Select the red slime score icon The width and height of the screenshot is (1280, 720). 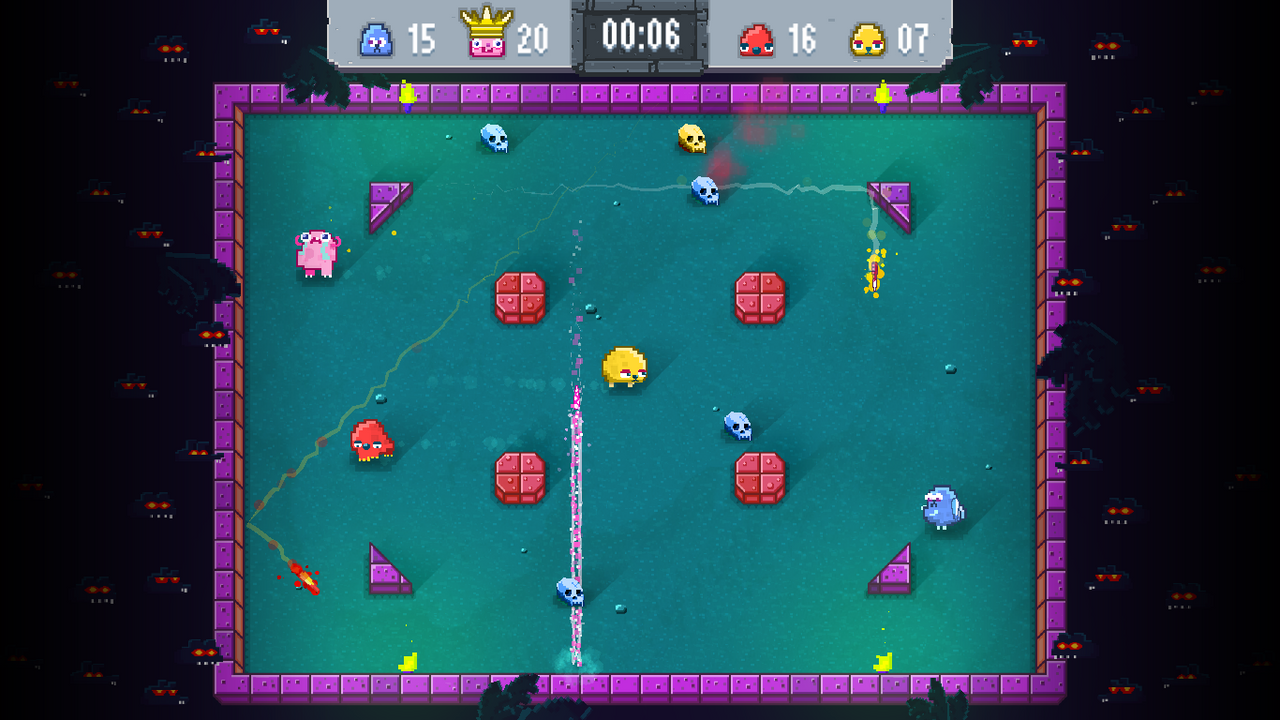point(757,40)
